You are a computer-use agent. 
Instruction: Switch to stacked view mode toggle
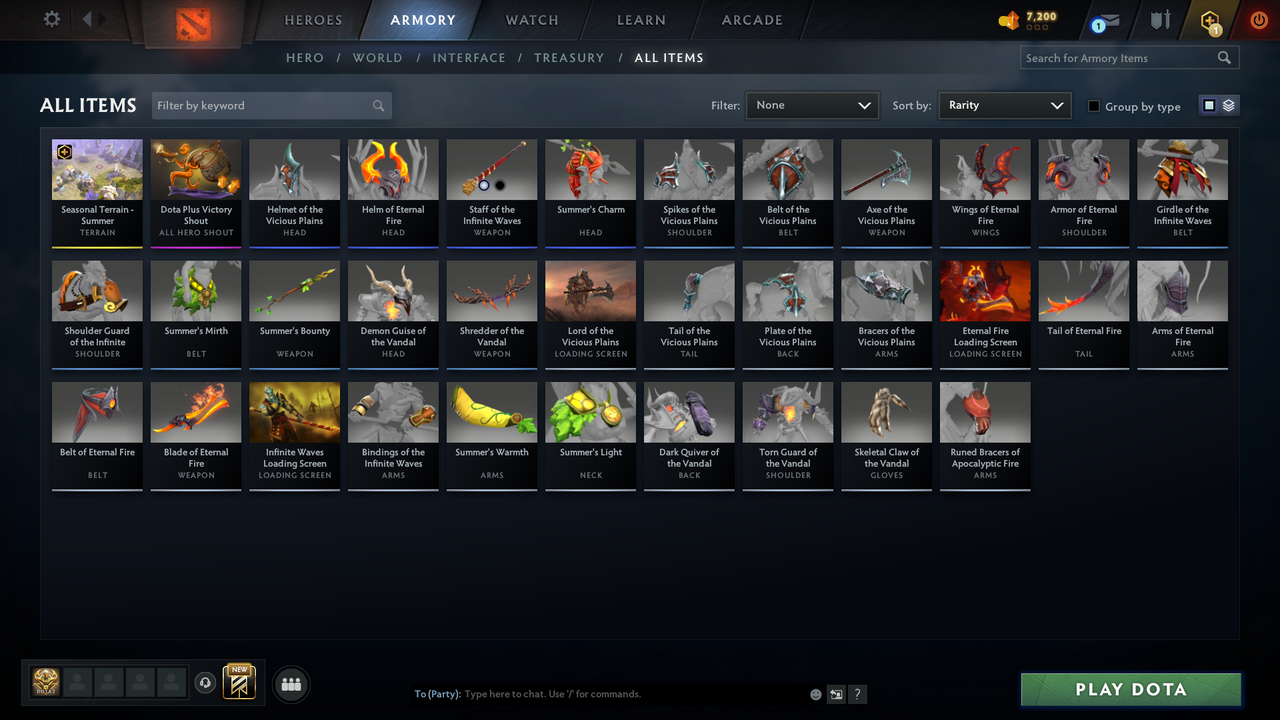(x=1228, y=104)
